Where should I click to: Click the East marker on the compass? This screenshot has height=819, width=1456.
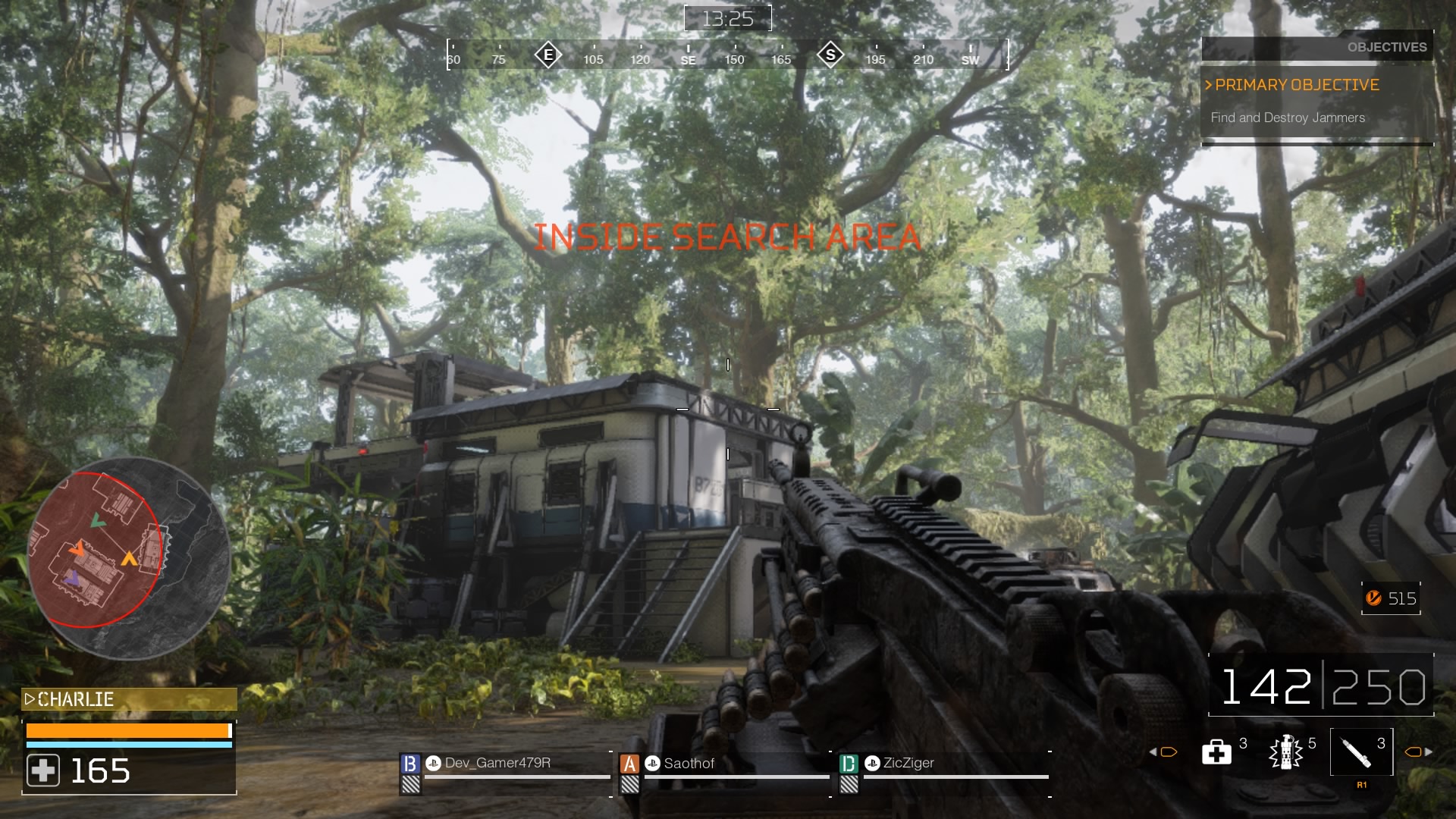(548, 55)
